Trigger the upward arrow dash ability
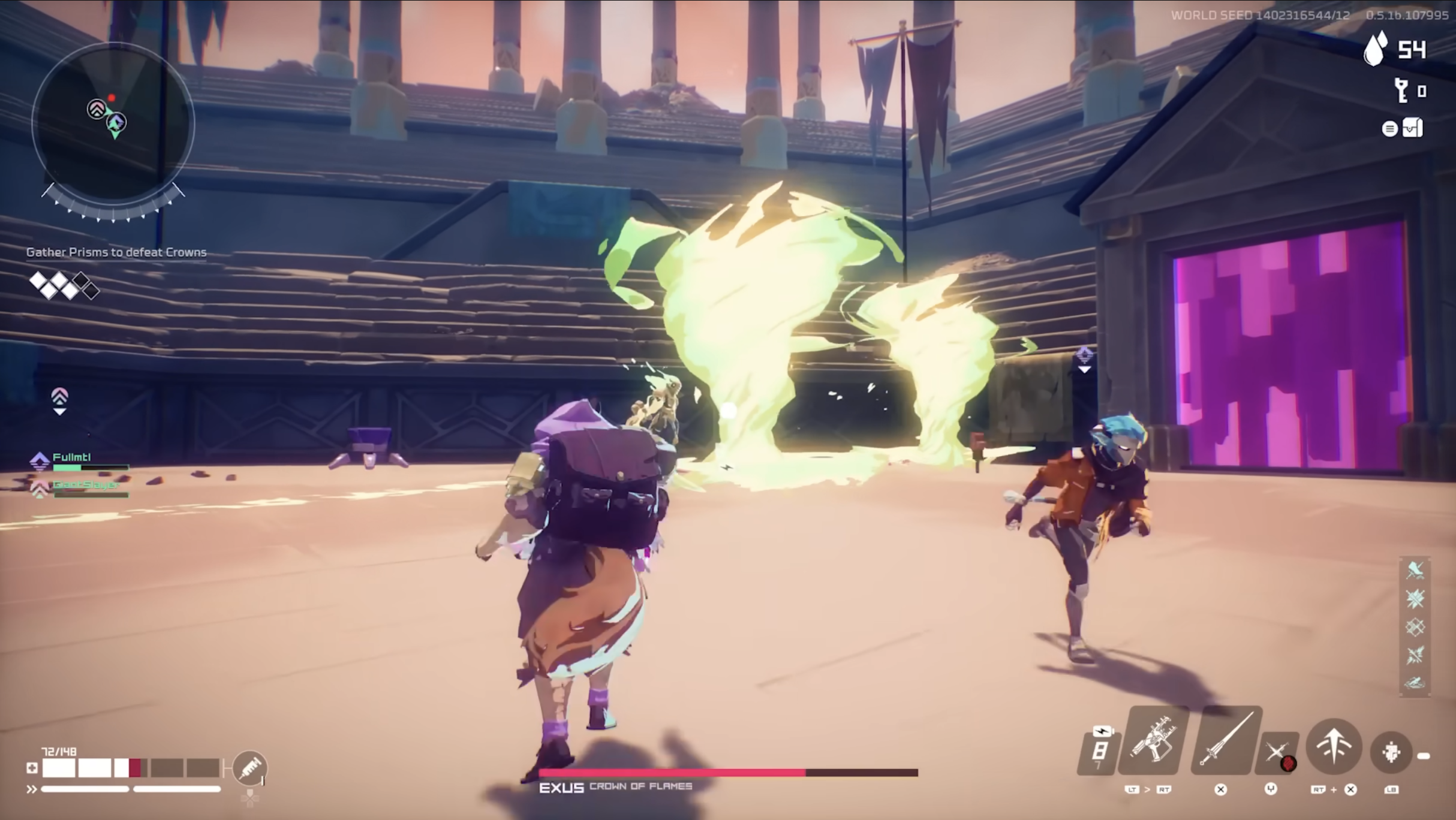This screenshot has width=1456, height=820. [1334, 747]
